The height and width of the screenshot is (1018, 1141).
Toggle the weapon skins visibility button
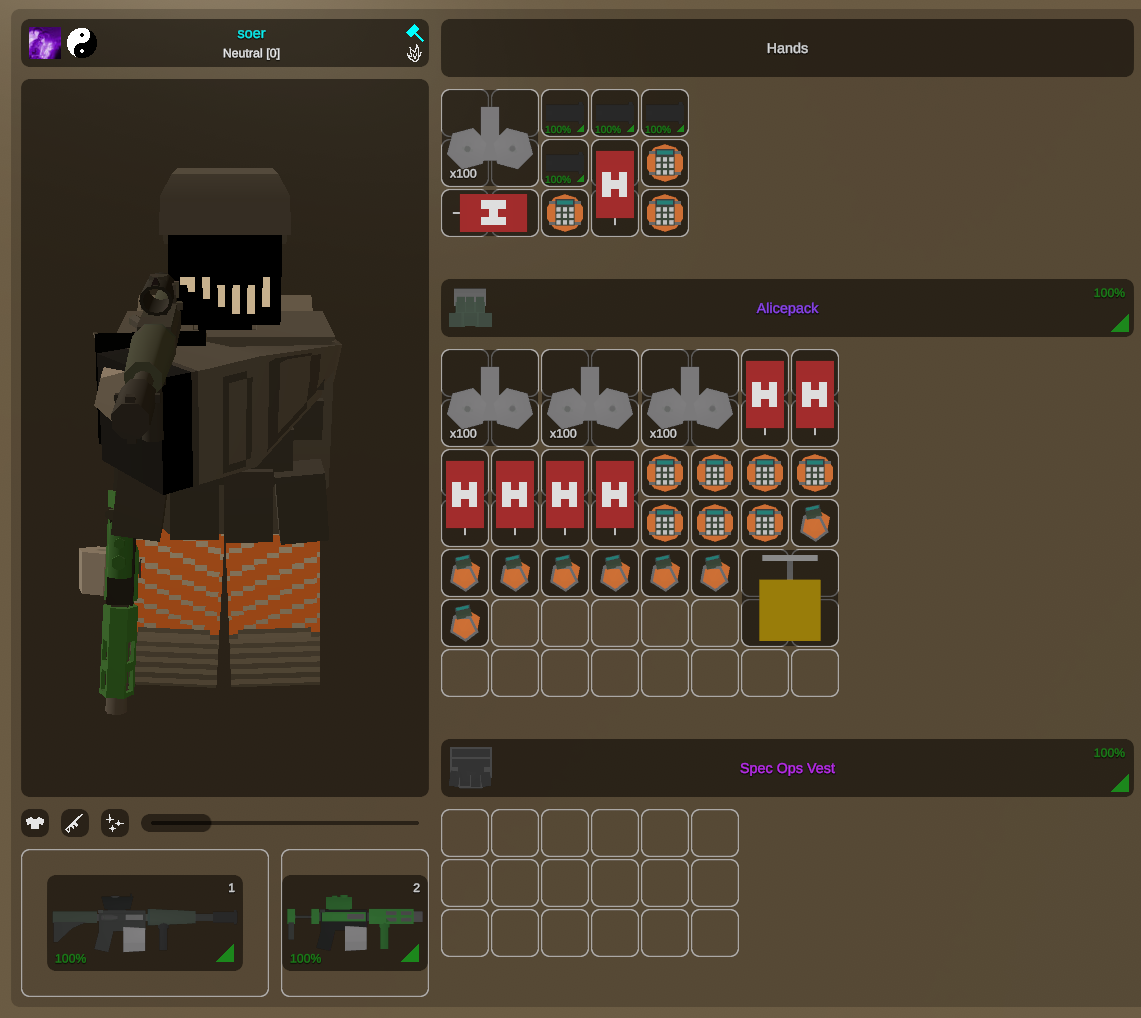click(x=75, y=823)
